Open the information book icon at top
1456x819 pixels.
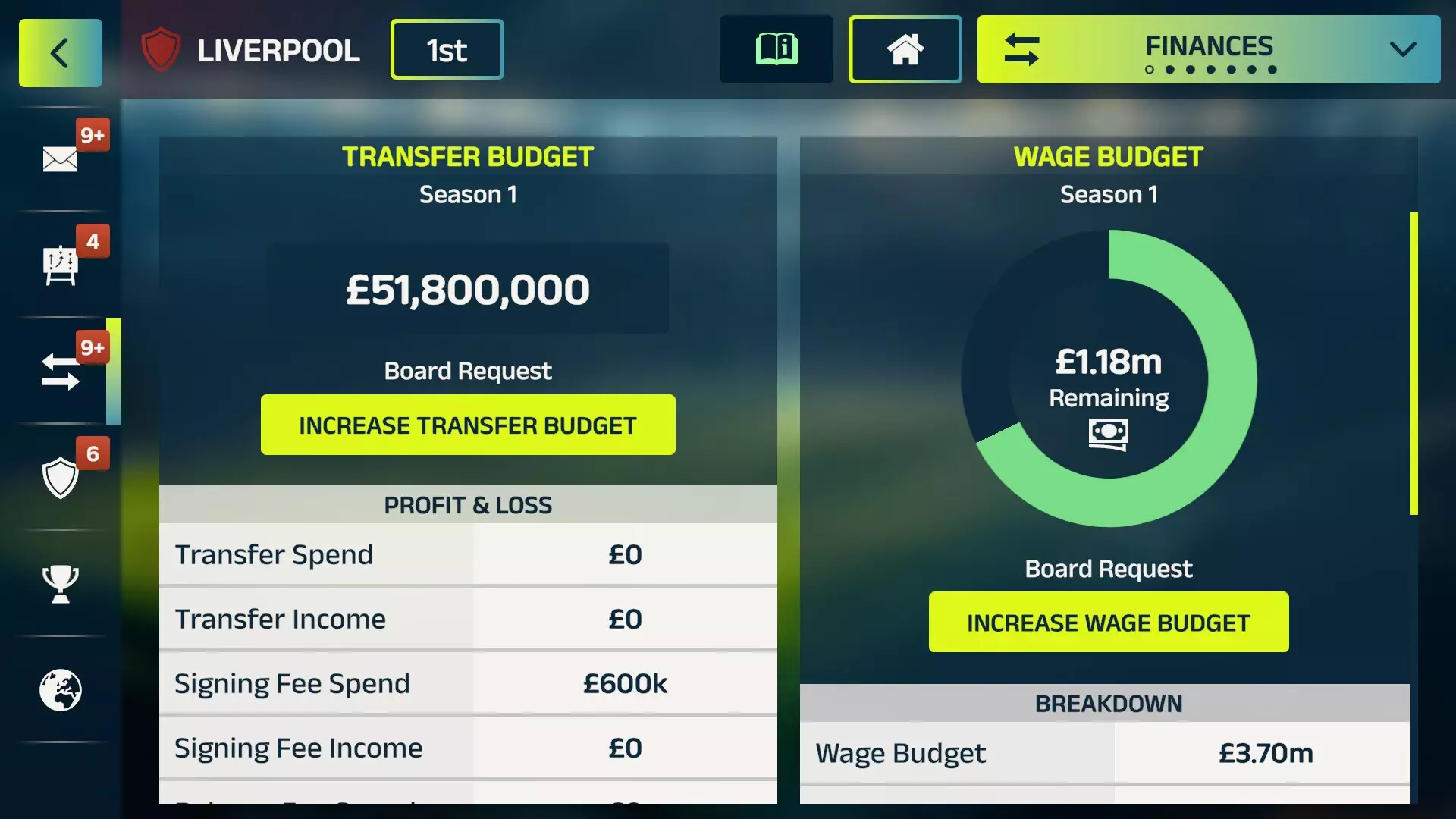click(x=775, y=49)
